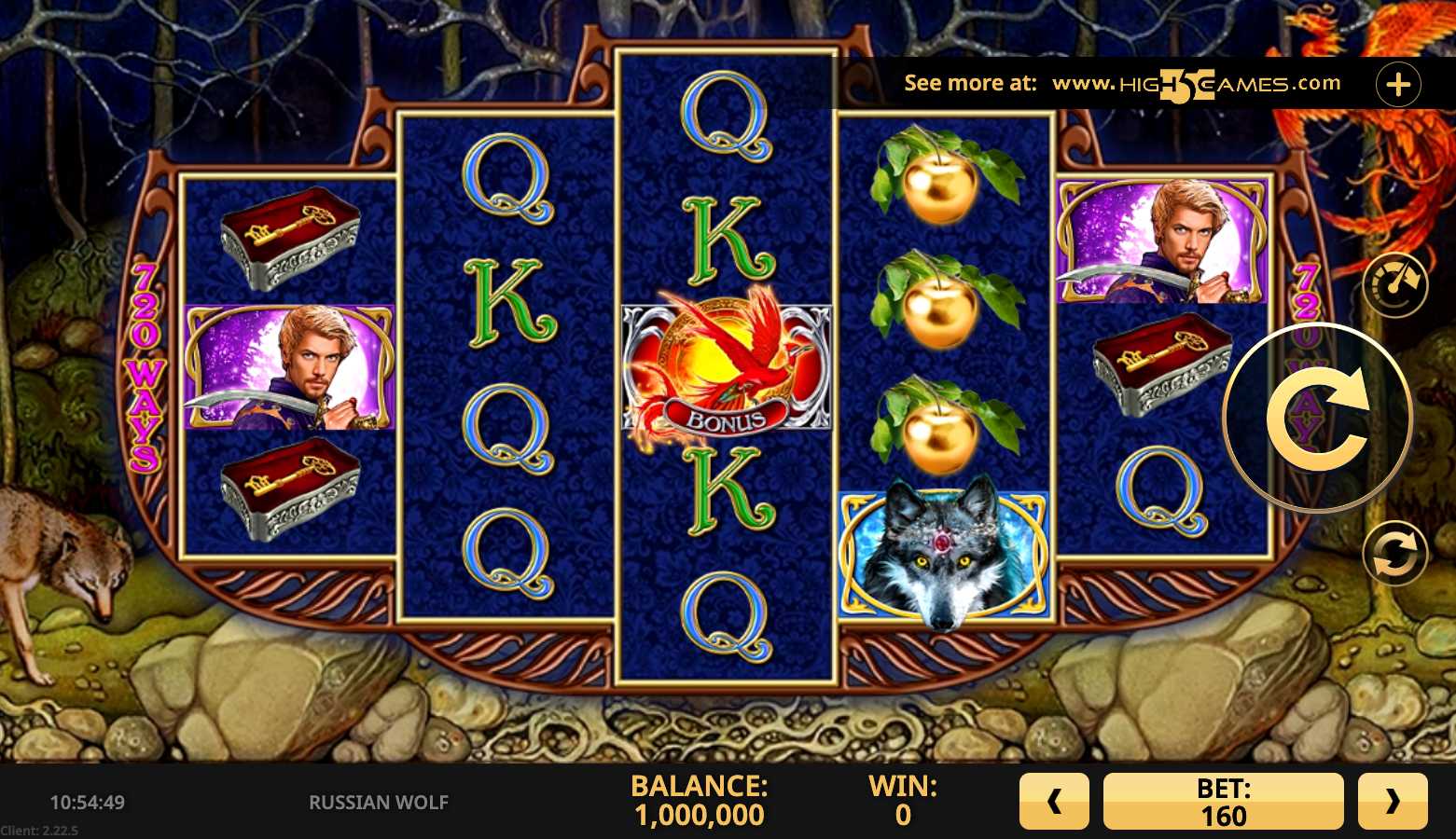1456x839 pixels.
Task: Decrease the bet with the left arrow
Action: [1054, 801]
